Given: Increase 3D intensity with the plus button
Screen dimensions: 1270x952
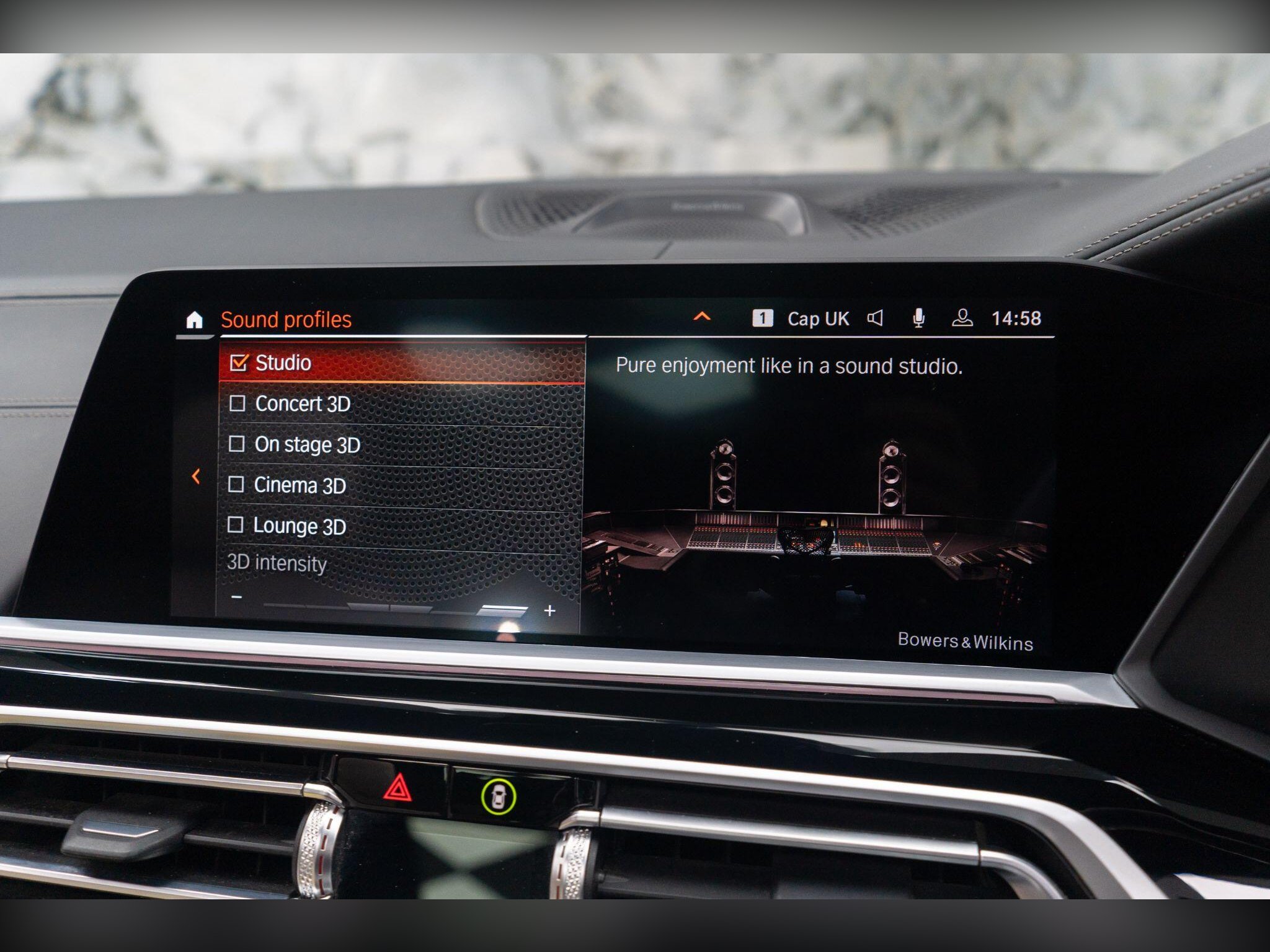Looking at the screenshot, I should pos(549,611).
